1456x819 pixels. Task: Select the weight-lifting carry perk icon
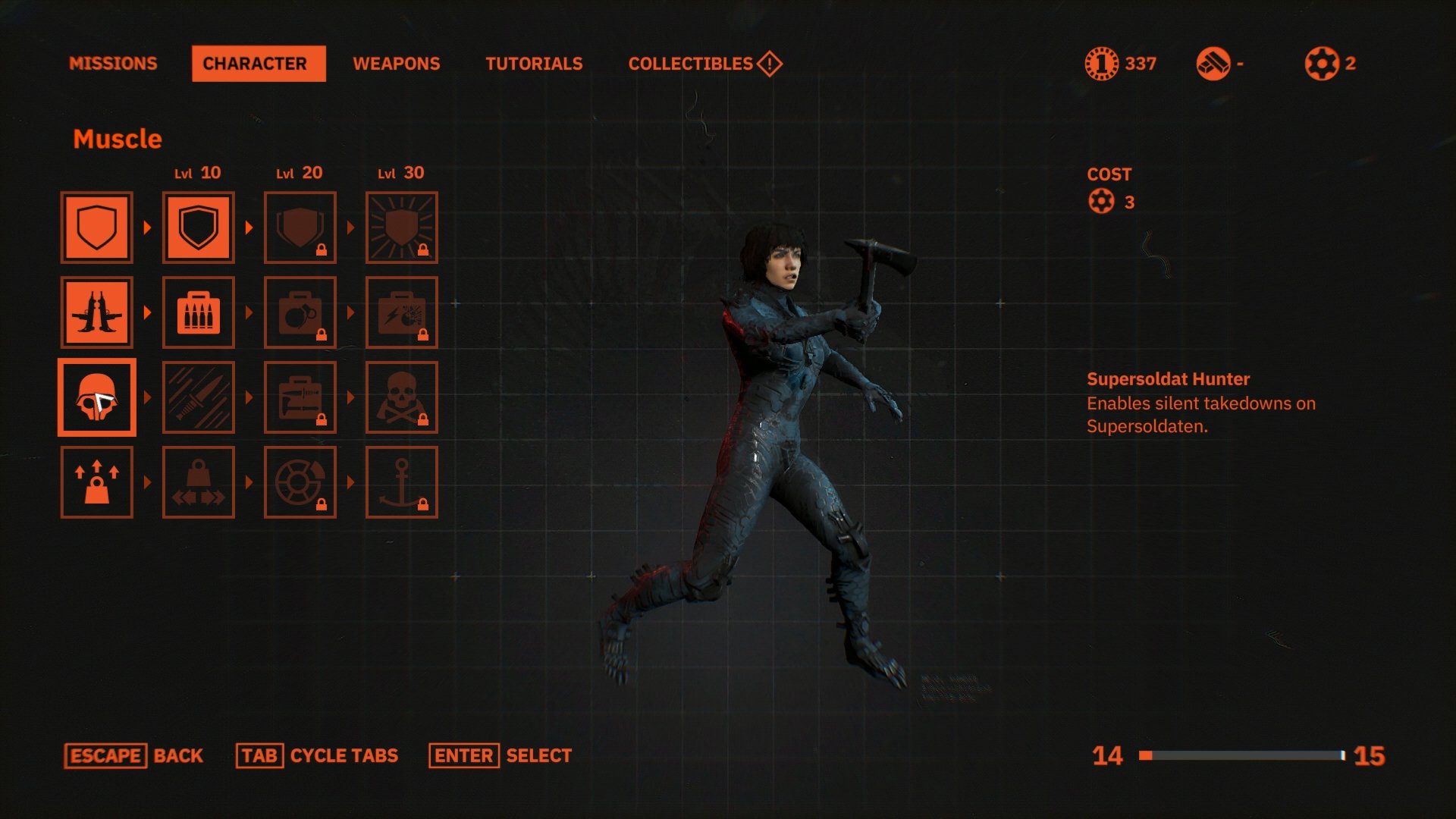(97, 482)
